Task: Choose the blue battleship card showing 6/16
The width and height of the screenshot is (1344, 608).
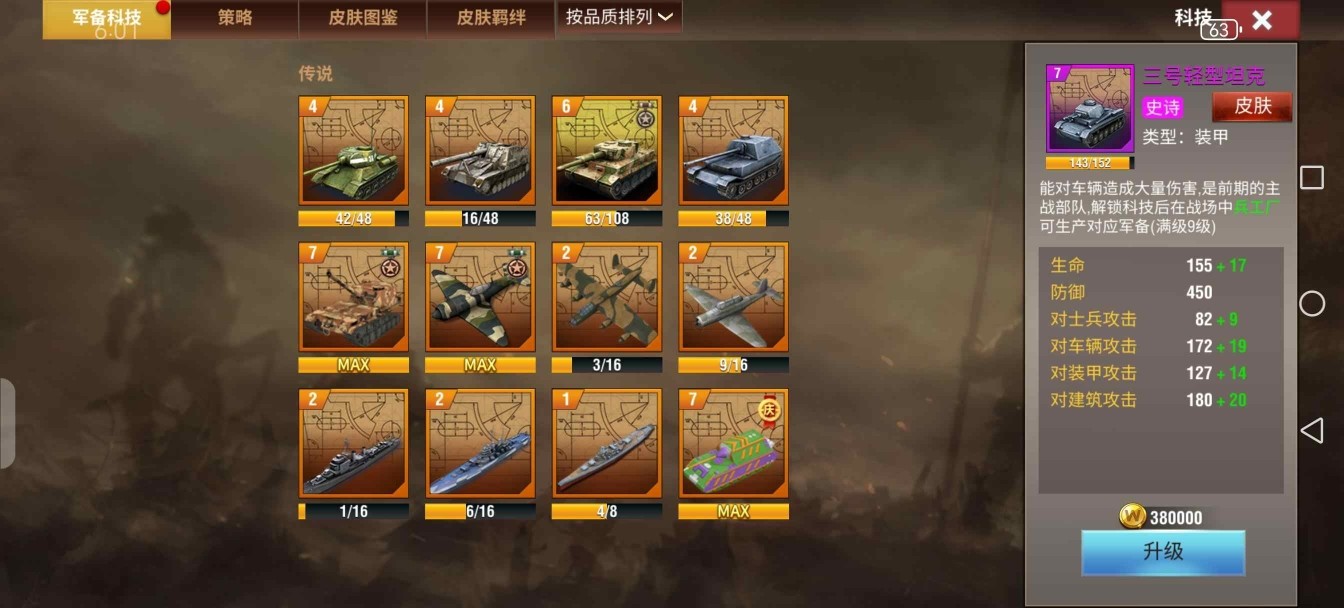Action: point(480,444)
